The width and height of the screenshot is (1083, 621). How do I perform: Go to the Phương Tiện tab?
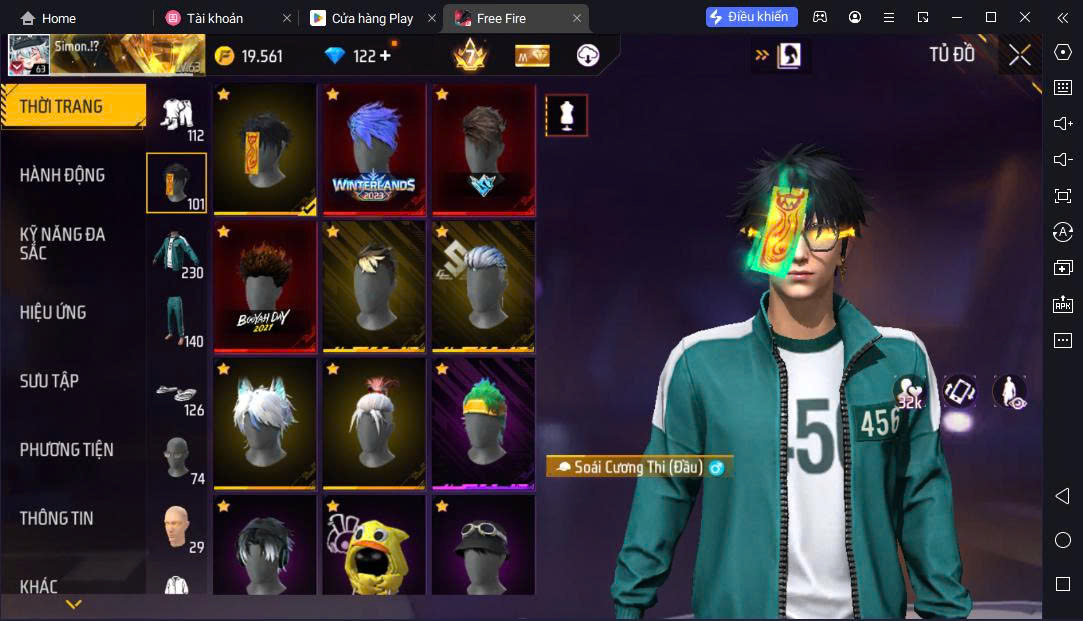pos(66,450)
